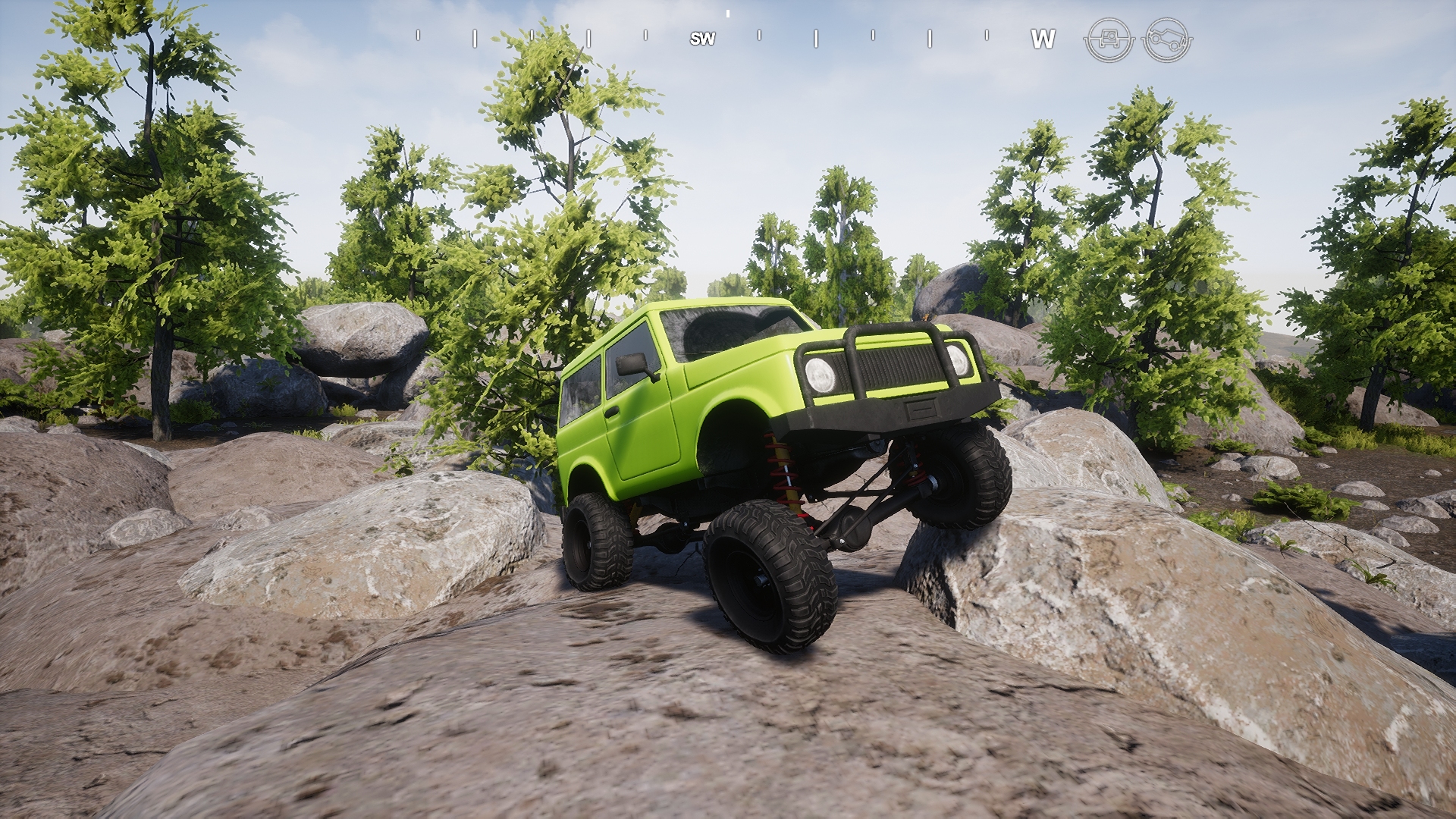Click the truck silhouette inside the right icon
Screen dimensions: 1456x819
tap(1168, 38)
